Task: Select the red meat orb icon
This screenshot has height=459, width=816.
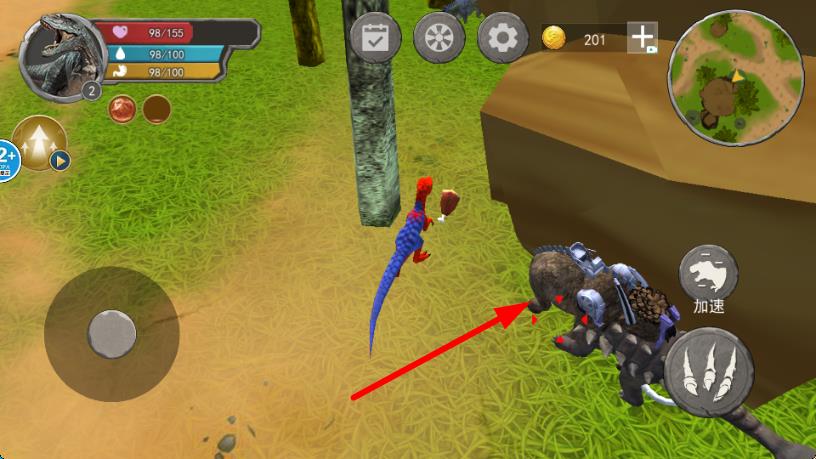Action: (x=124, y=108)
